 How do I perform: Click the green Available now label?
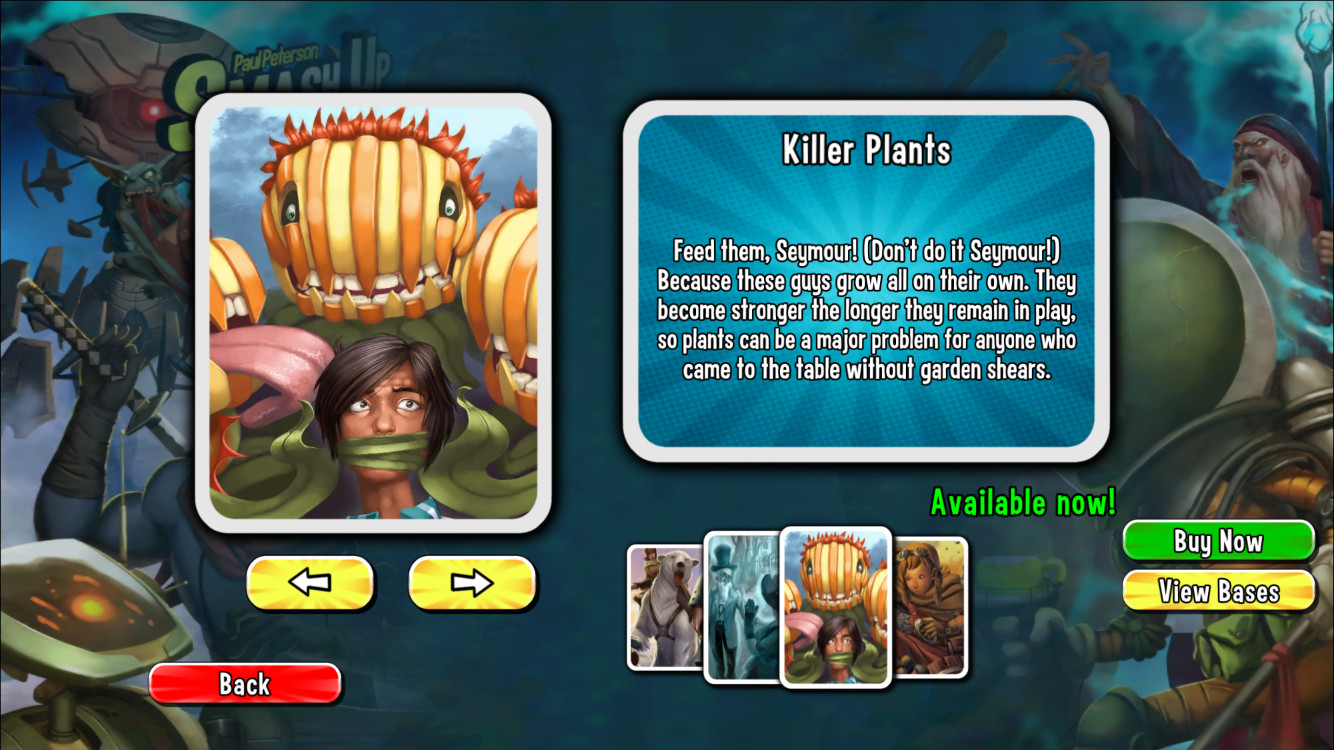(x=1021, y=502)
